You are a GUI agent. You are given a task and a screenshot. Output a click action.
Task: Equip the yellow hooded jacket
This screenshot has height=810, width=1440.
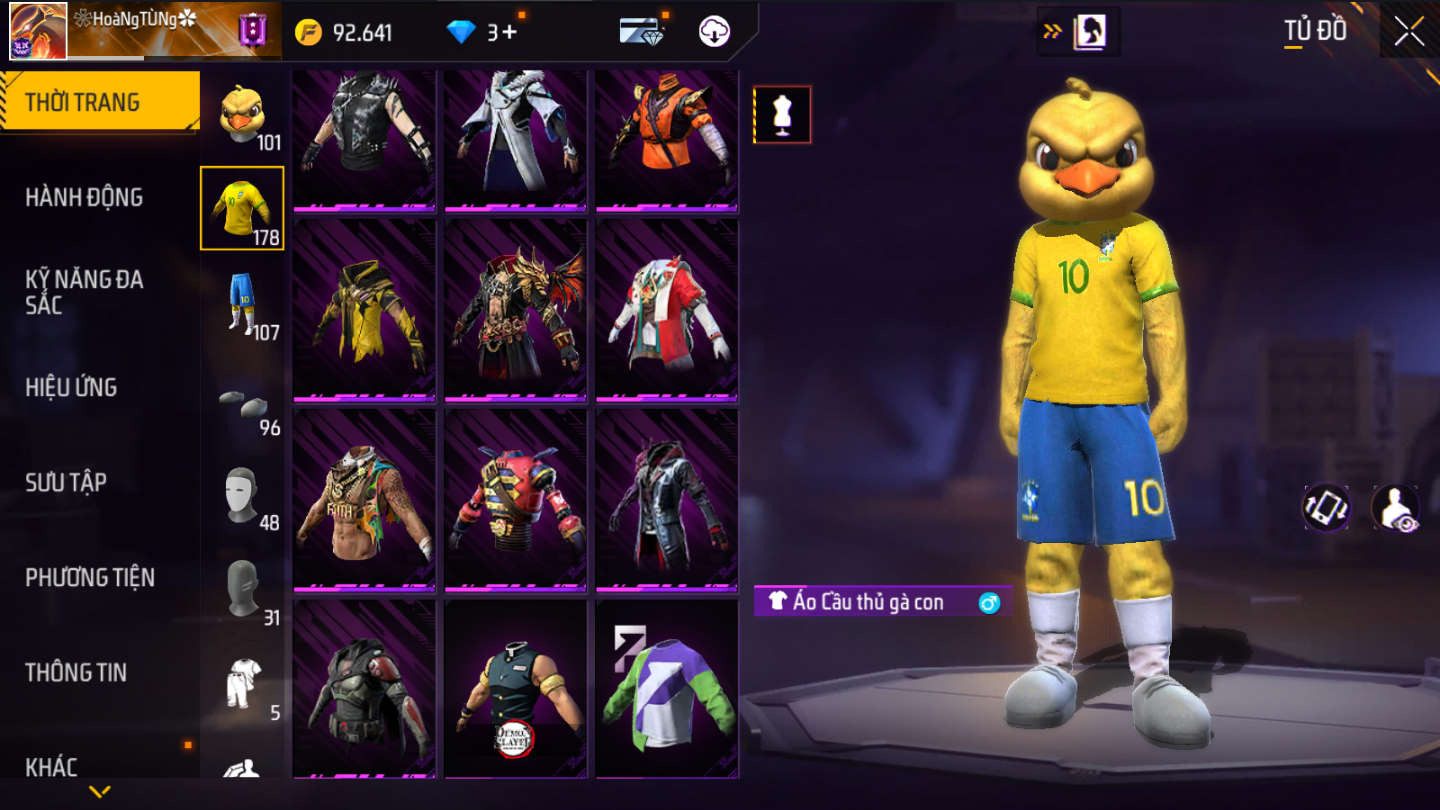(x=364, y=312)
